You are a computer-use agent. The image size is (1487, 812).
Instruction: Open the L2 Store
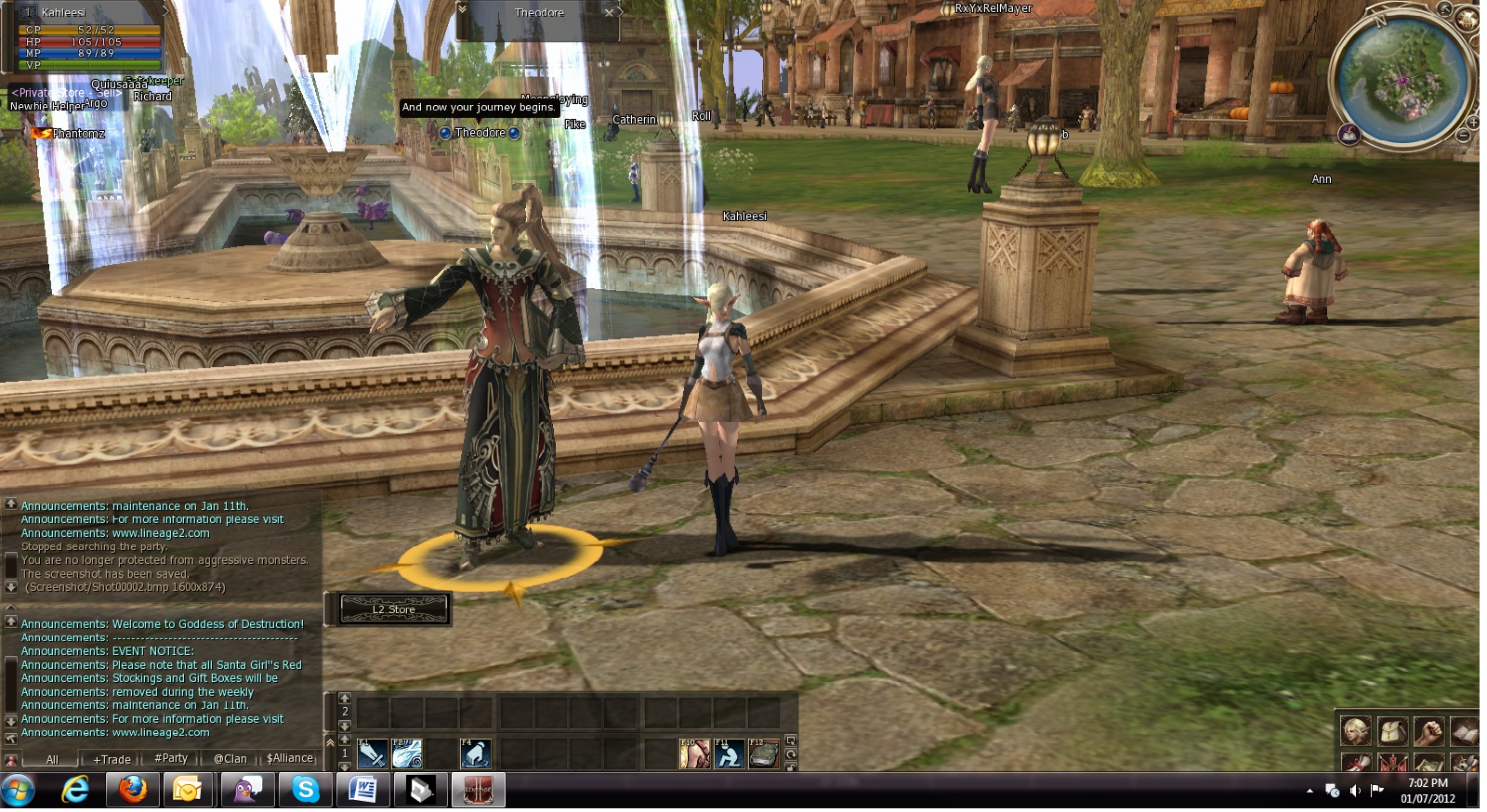click(x=394, y=609)
